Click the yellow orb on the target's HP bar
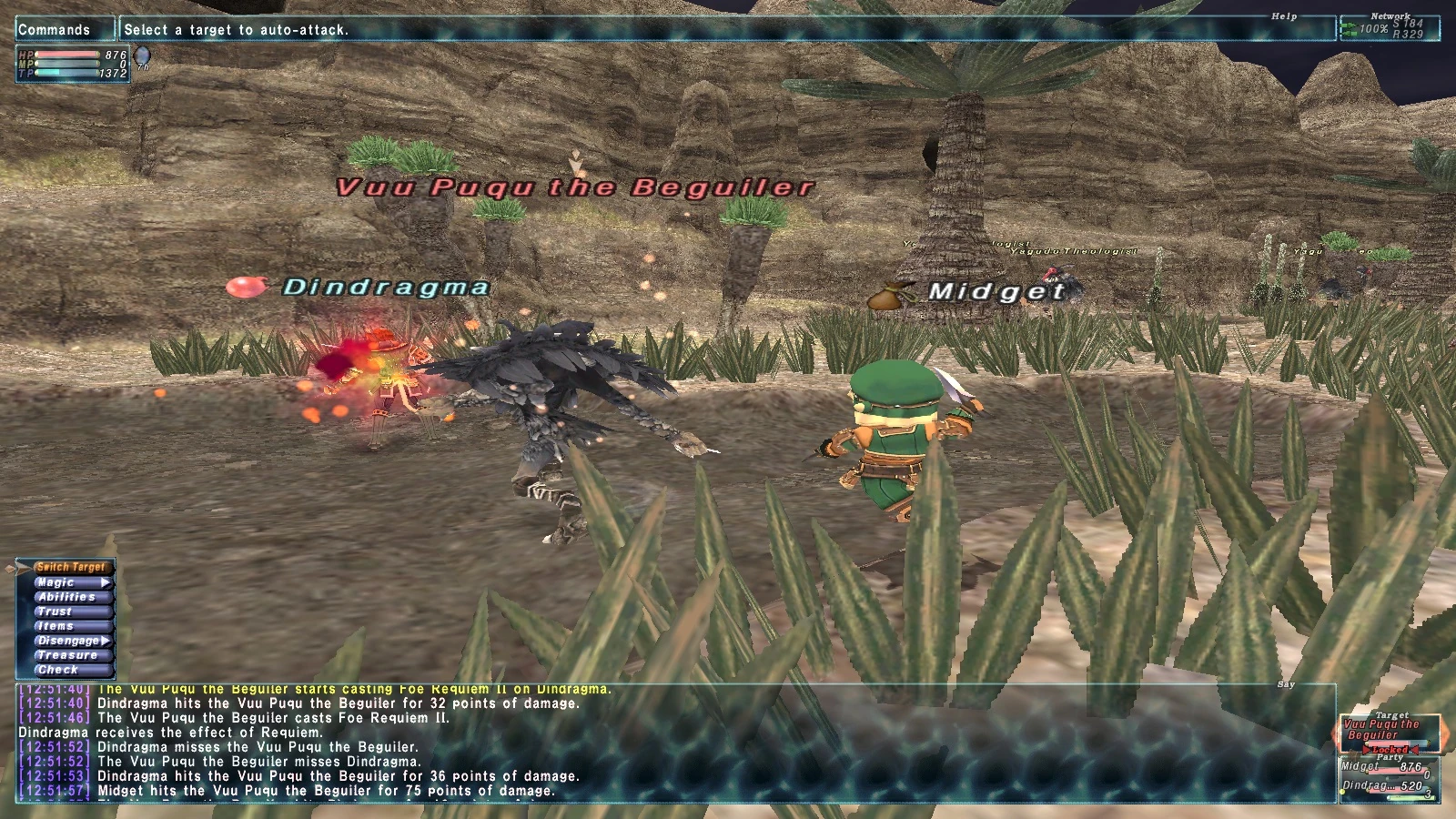 click(x=1367, y=743)
